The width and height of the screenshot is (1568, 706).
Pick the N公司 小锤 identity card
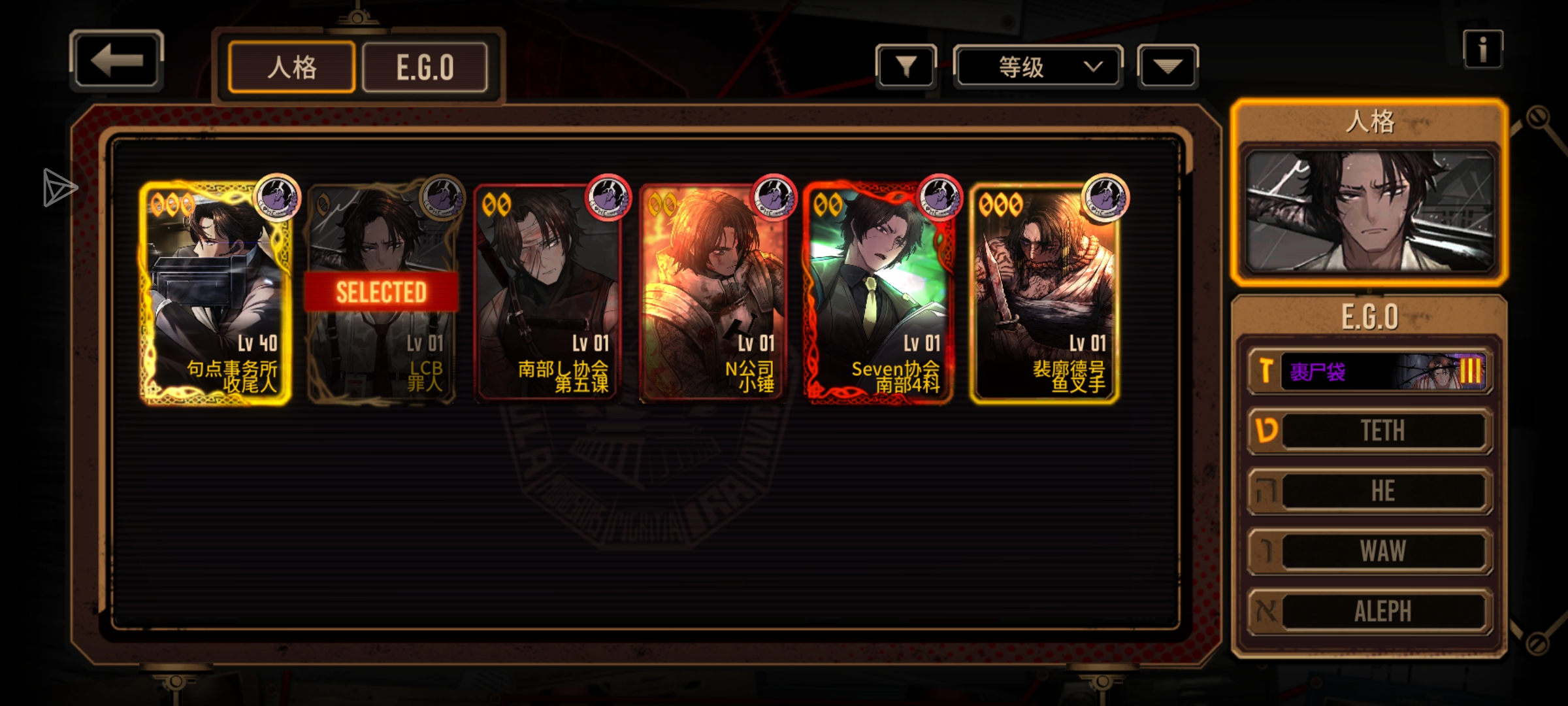[x=713, y=294]
